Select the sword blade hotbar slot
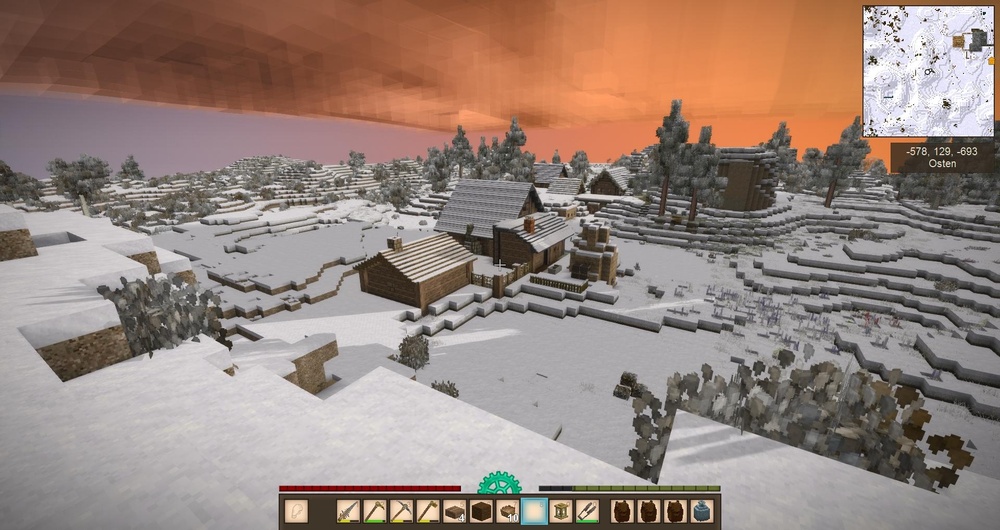Screen dimensions: 1000x530 tap(348, 511)
